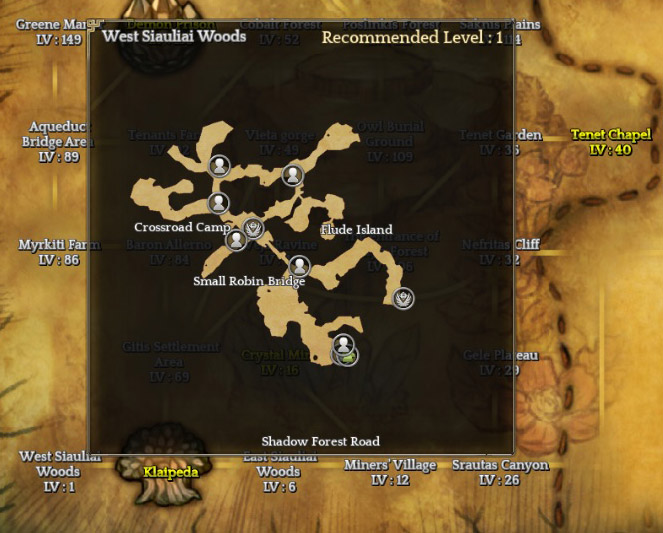This screenshot has width=663, height=533.
Task: Select the Gele Plateau zone
Action: pos(500,362)
